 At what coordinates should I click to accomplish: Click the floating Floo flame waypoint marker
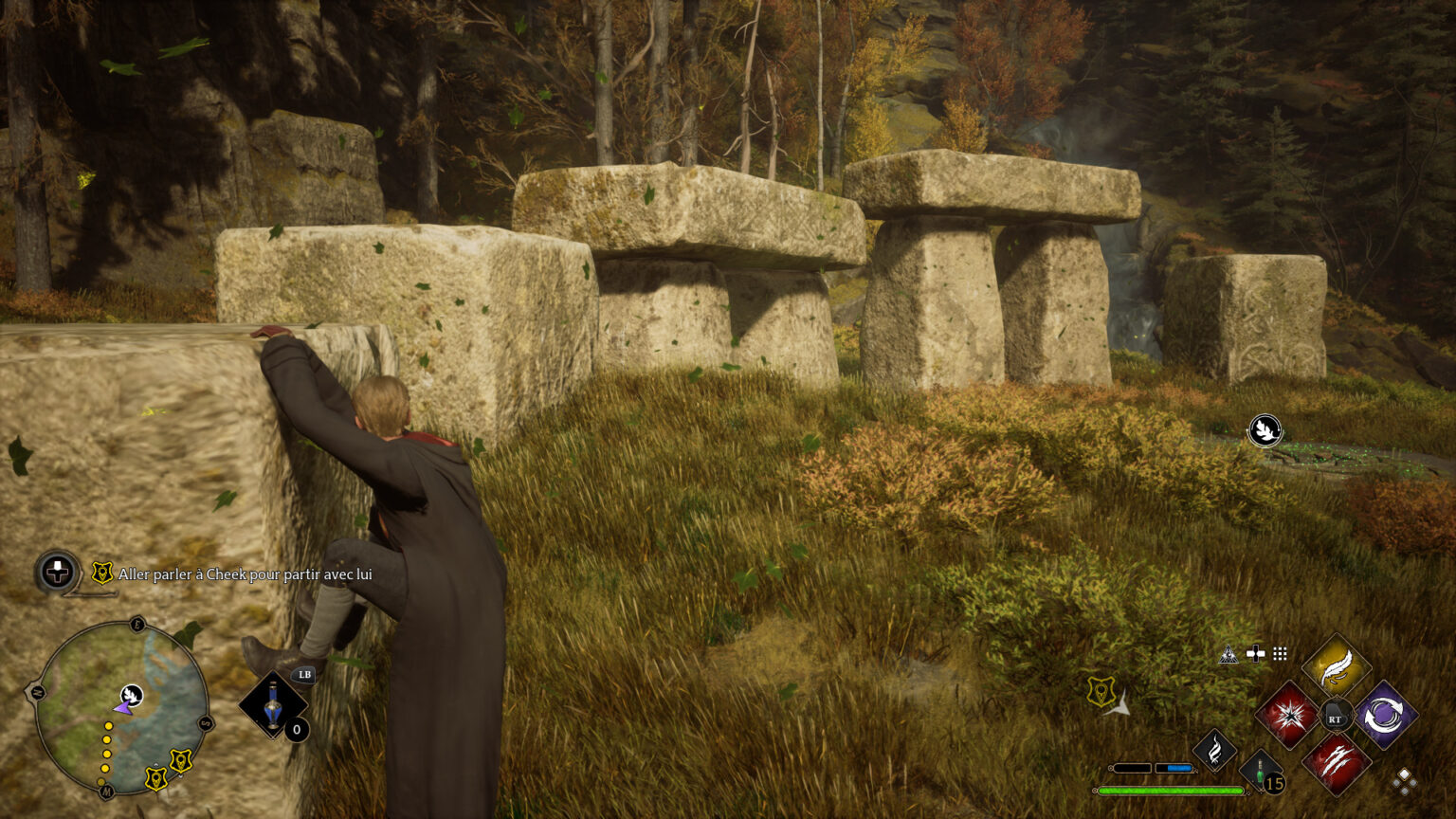(x=1265, y=430)
